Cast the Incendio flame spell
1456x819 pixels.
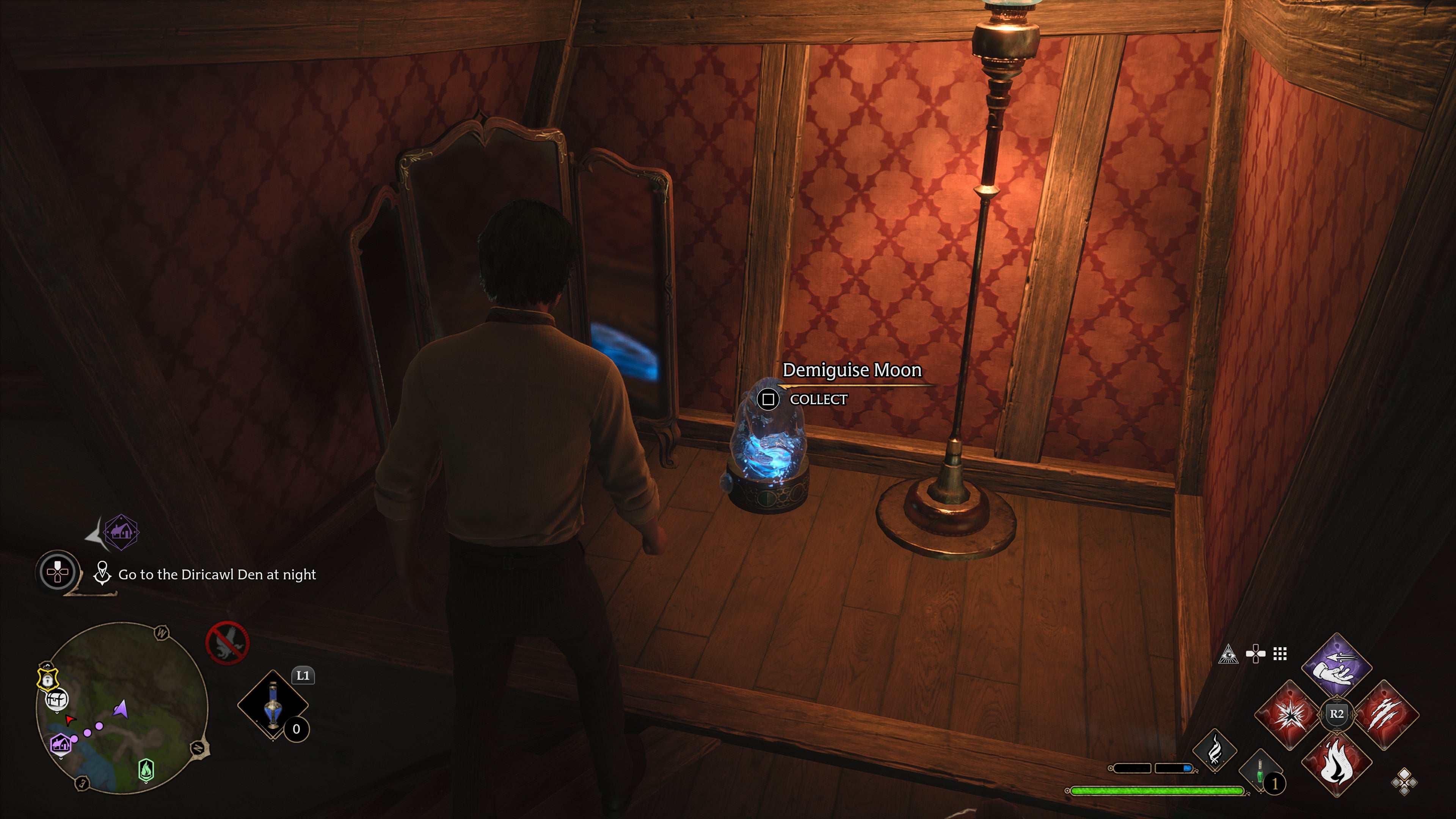(x=1336, y=763)
